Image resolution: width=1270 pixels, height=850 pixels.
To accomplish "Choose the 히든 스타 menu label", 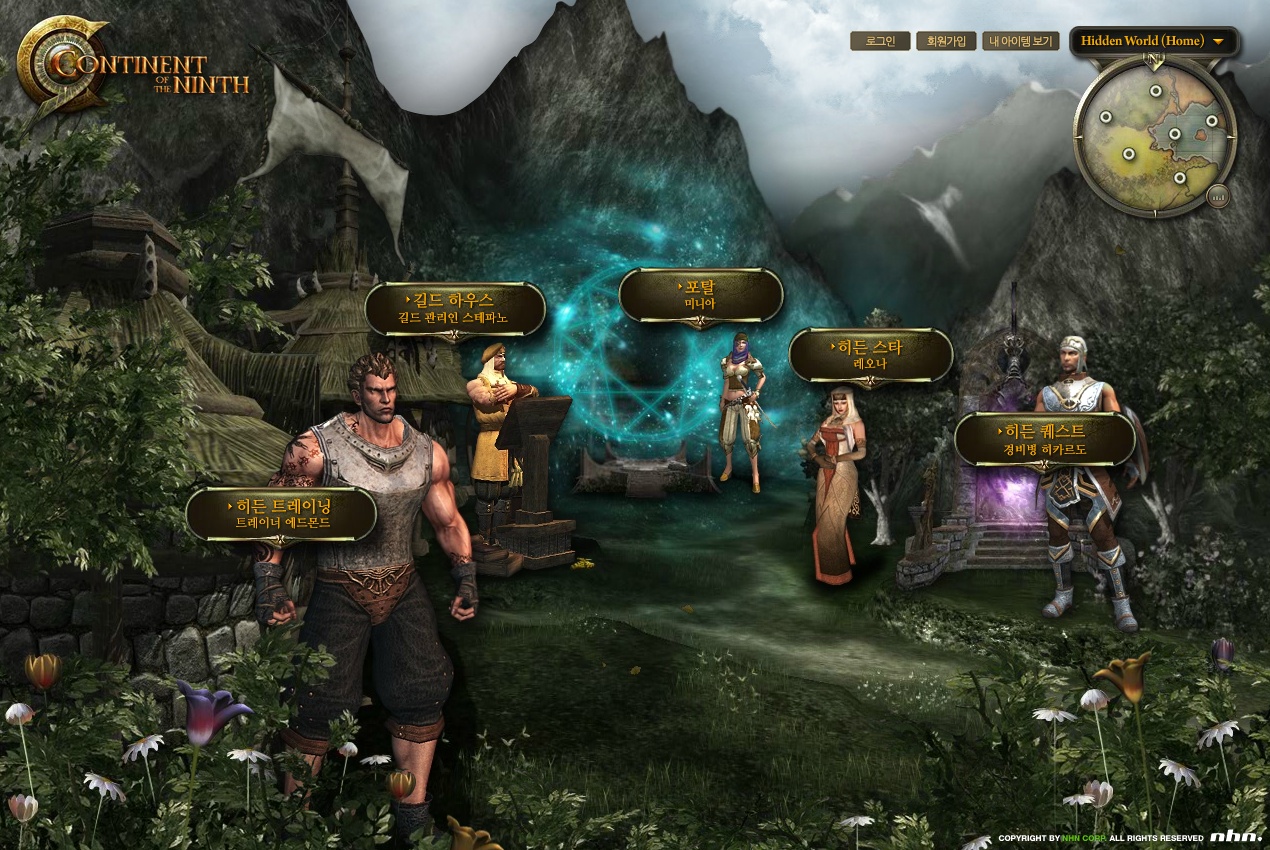I will 870,355.
